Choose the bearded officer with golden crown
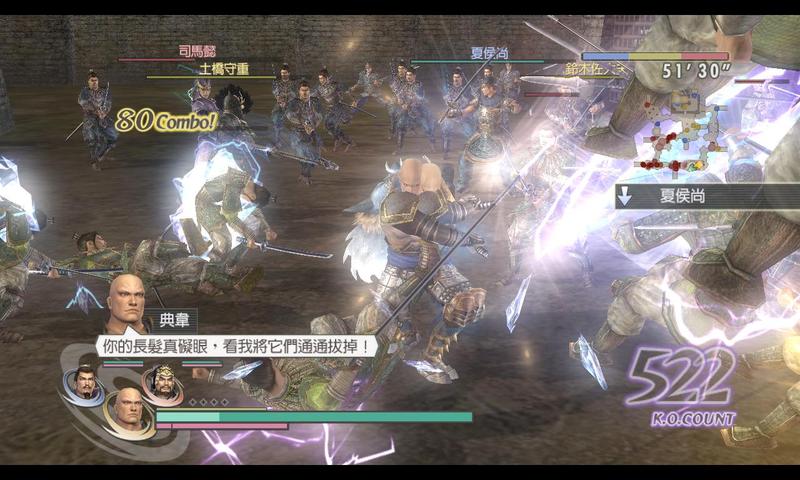This screenshot has height=480, width=800. tap(161, 381)
